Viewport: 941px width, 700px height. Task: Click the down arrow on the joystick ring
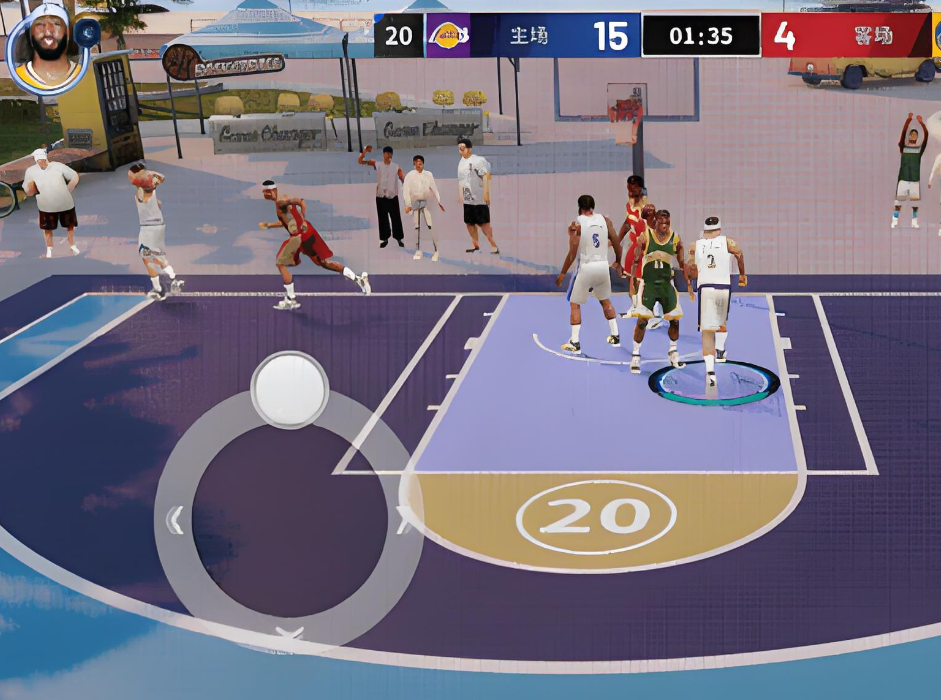coord(289,633)
